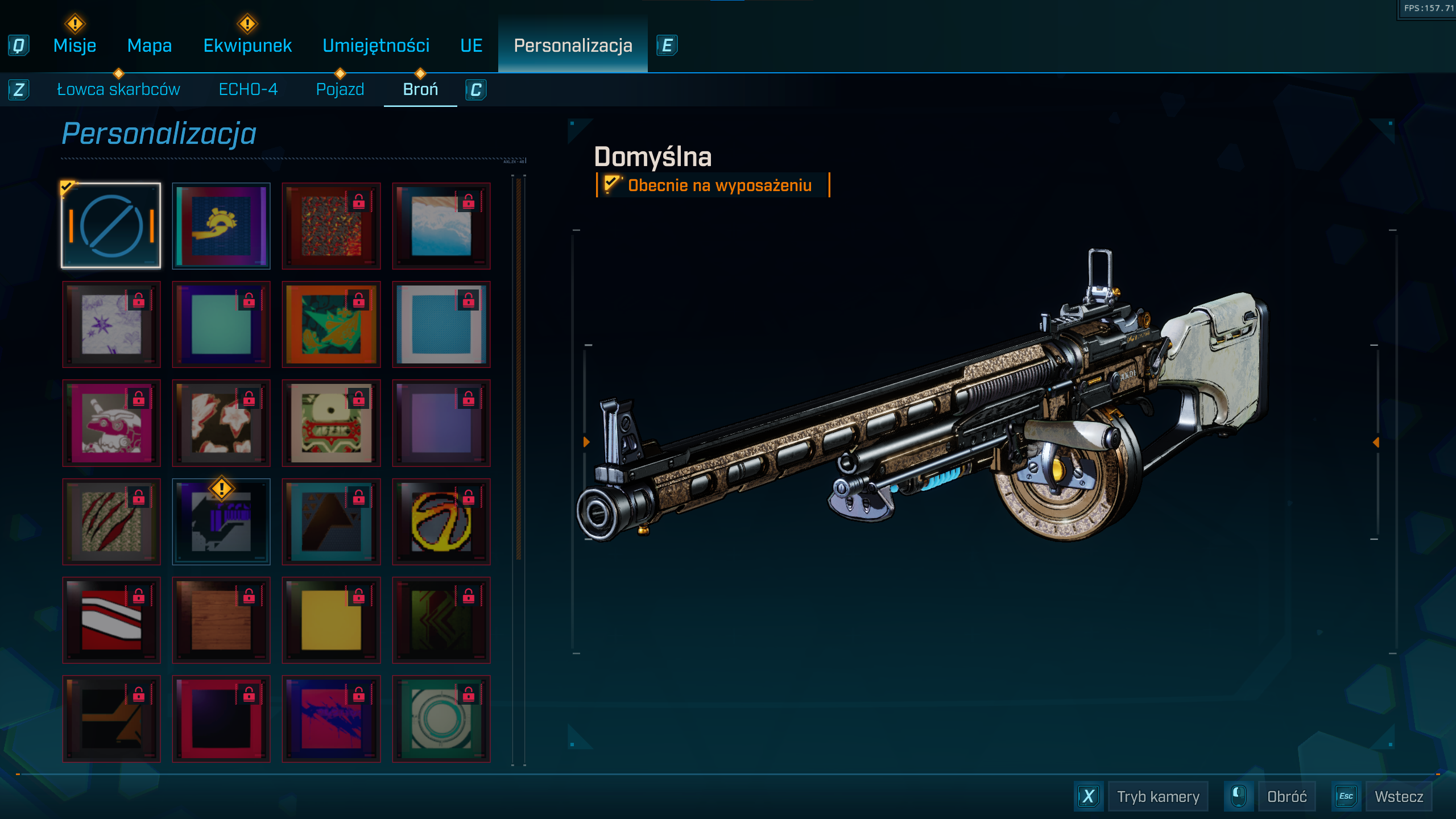
Task: Switch to the ECHO-4 sub-tab
Action: (x=248, y=89)
